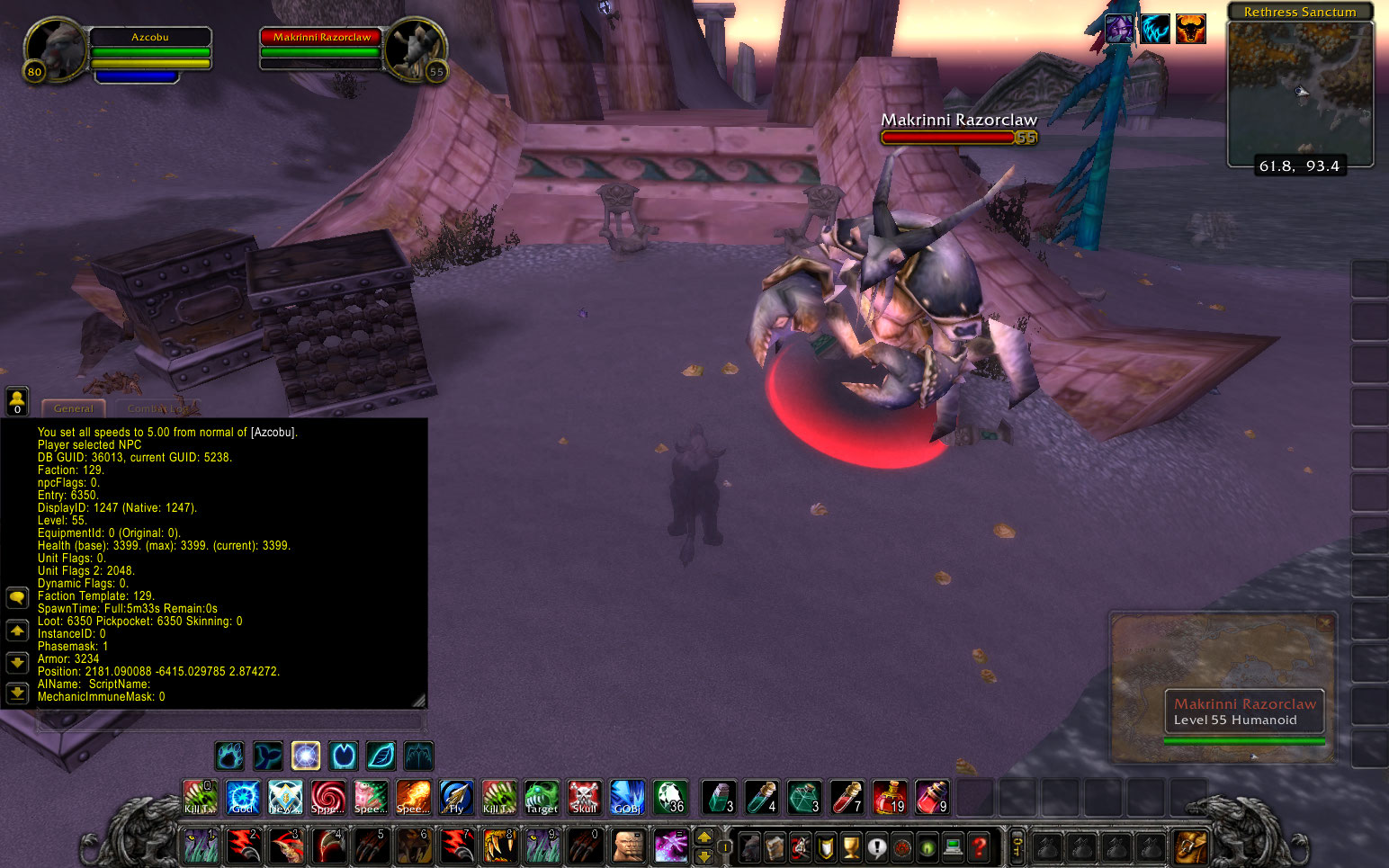Viewport: 1389px width, 868px height.
Task: Activate the Fly macro on the action bar
Action: [x=456, y=797]
